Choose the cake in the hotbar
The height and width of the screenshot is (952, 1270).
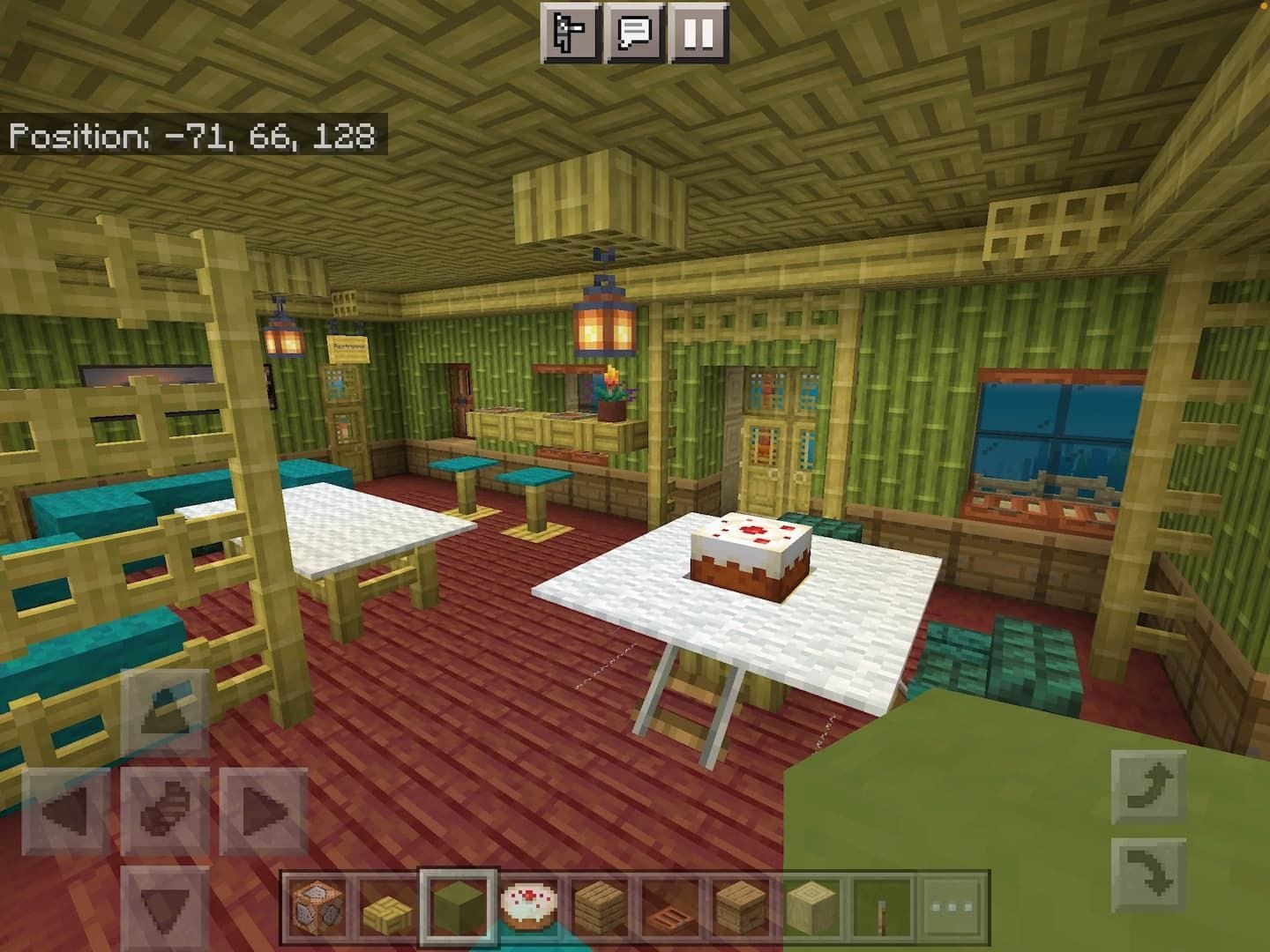pos(527,905)
